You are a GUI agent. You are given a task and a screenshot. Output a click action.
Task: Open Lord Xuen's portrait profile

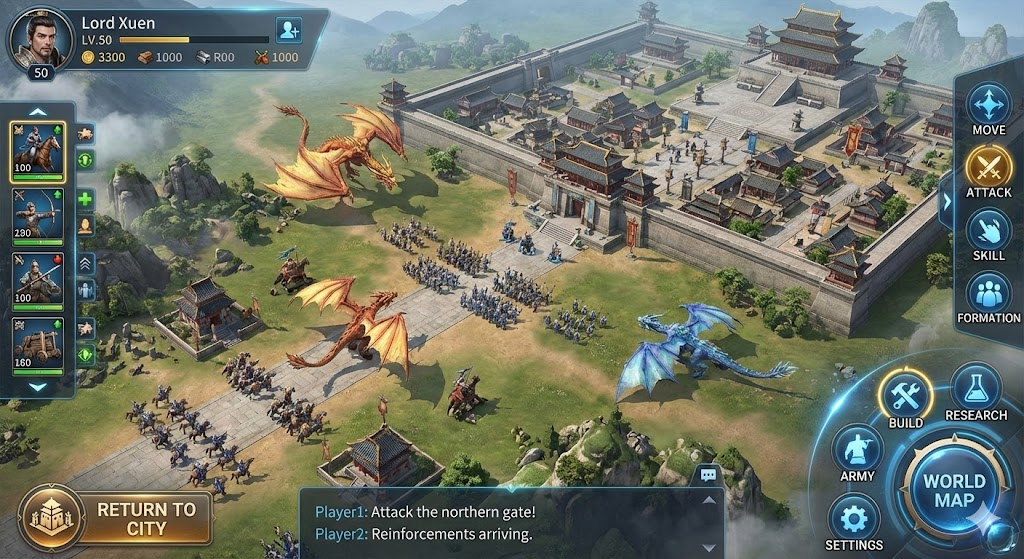click(x=40, y=38)
